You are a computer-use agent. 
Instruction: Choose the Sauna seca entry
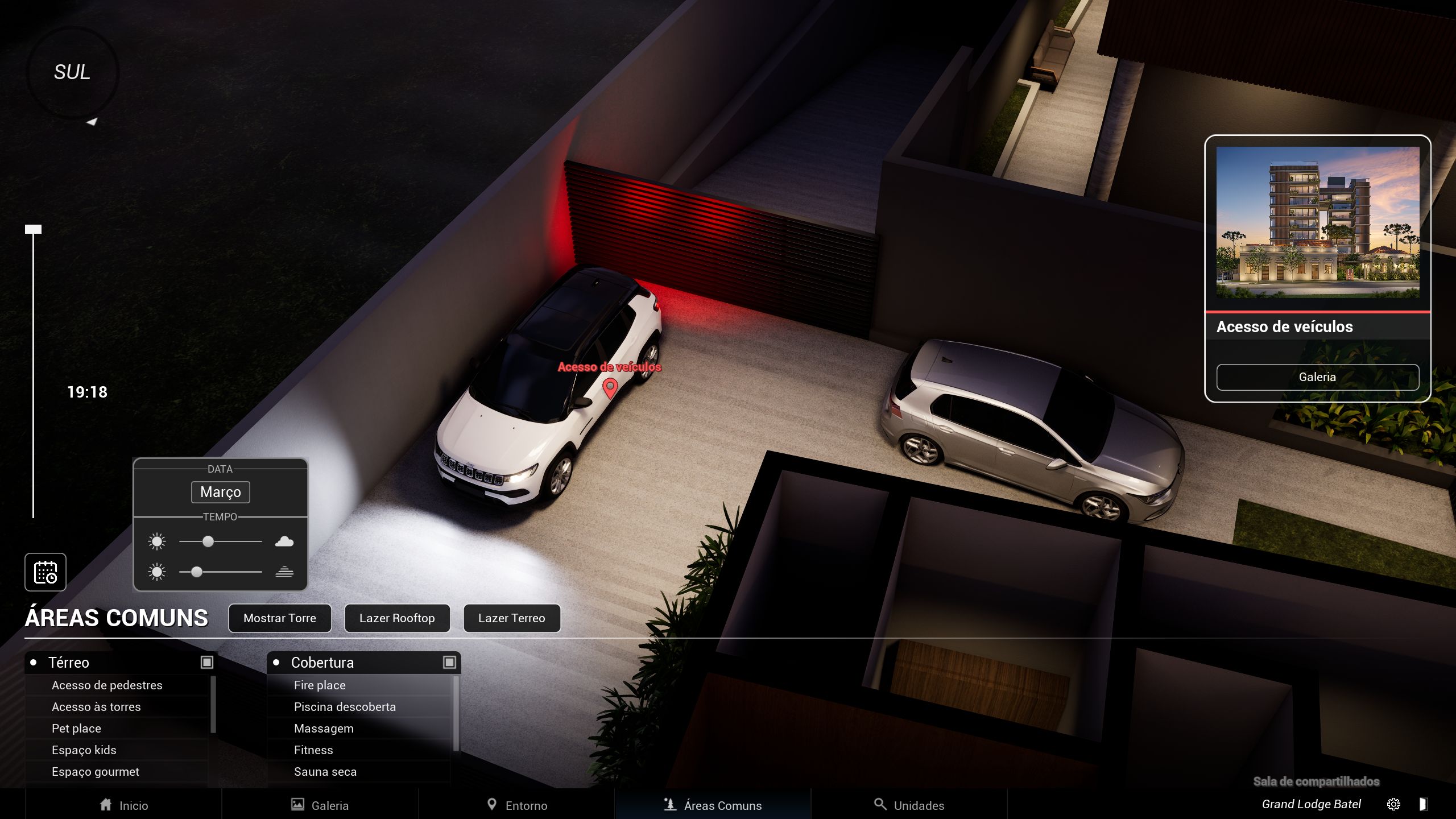tap(325, 772)
